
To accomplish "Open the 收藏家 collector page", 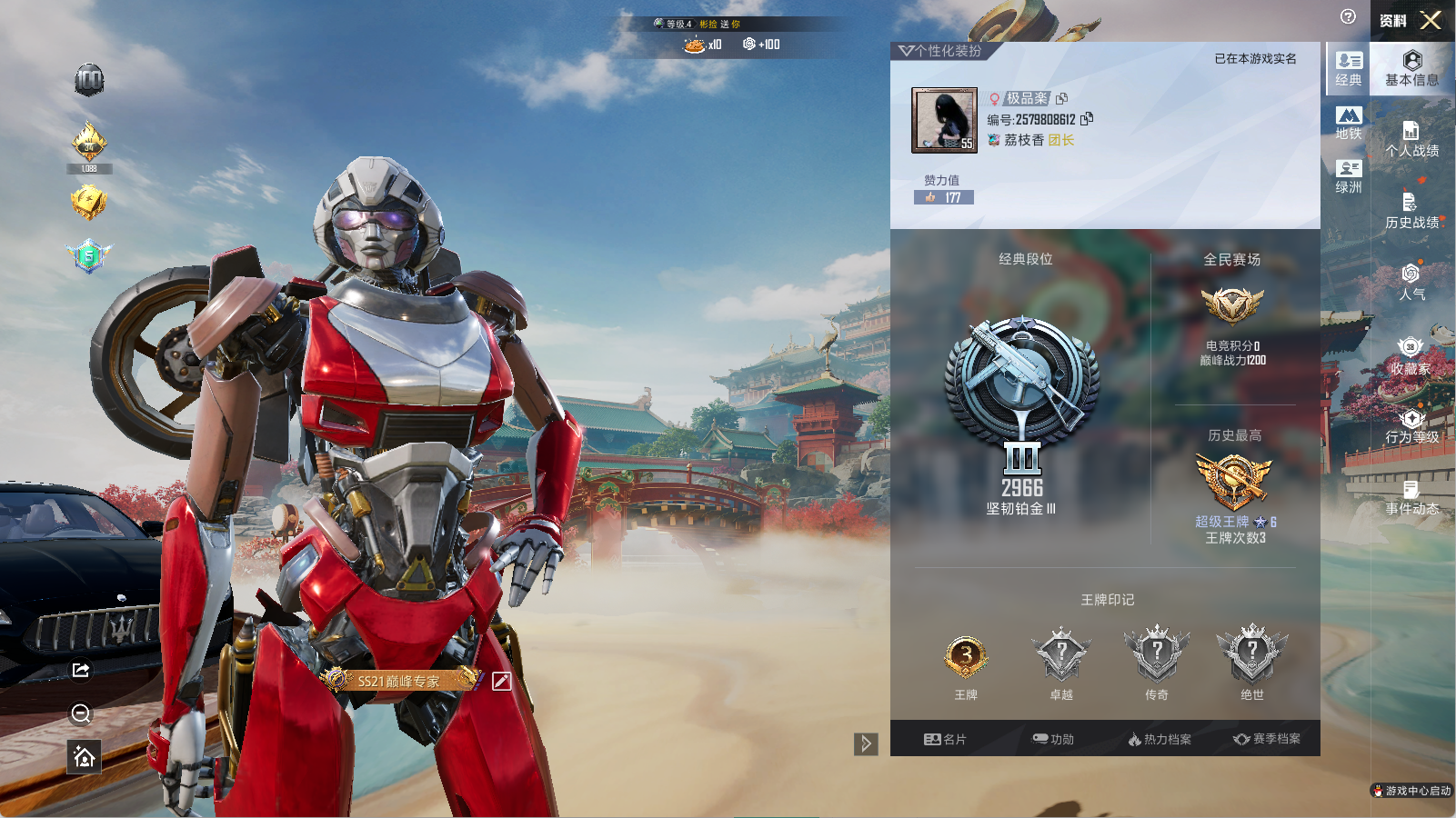I will click(1411, 356).
